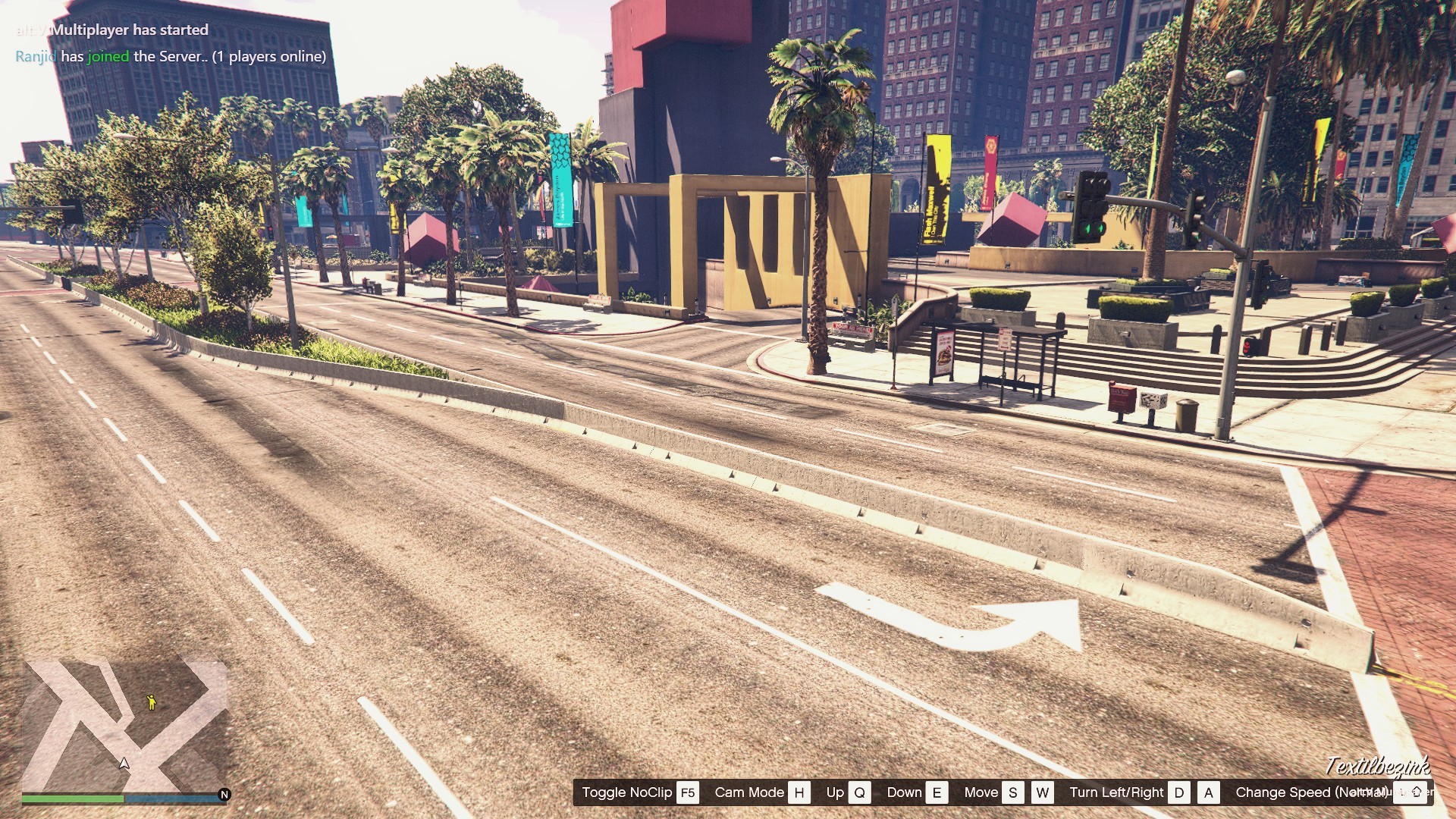
Task: Select the yellow pedestrian blip on the minimap
Action: tap(152, 702)
